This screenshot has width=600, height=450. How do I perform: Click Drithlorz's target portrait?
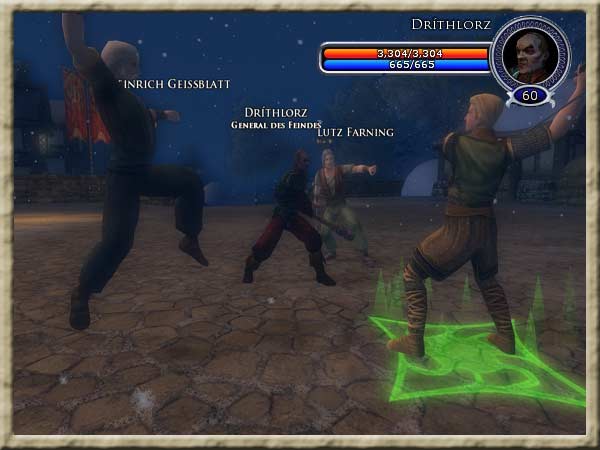click(529, 52)
